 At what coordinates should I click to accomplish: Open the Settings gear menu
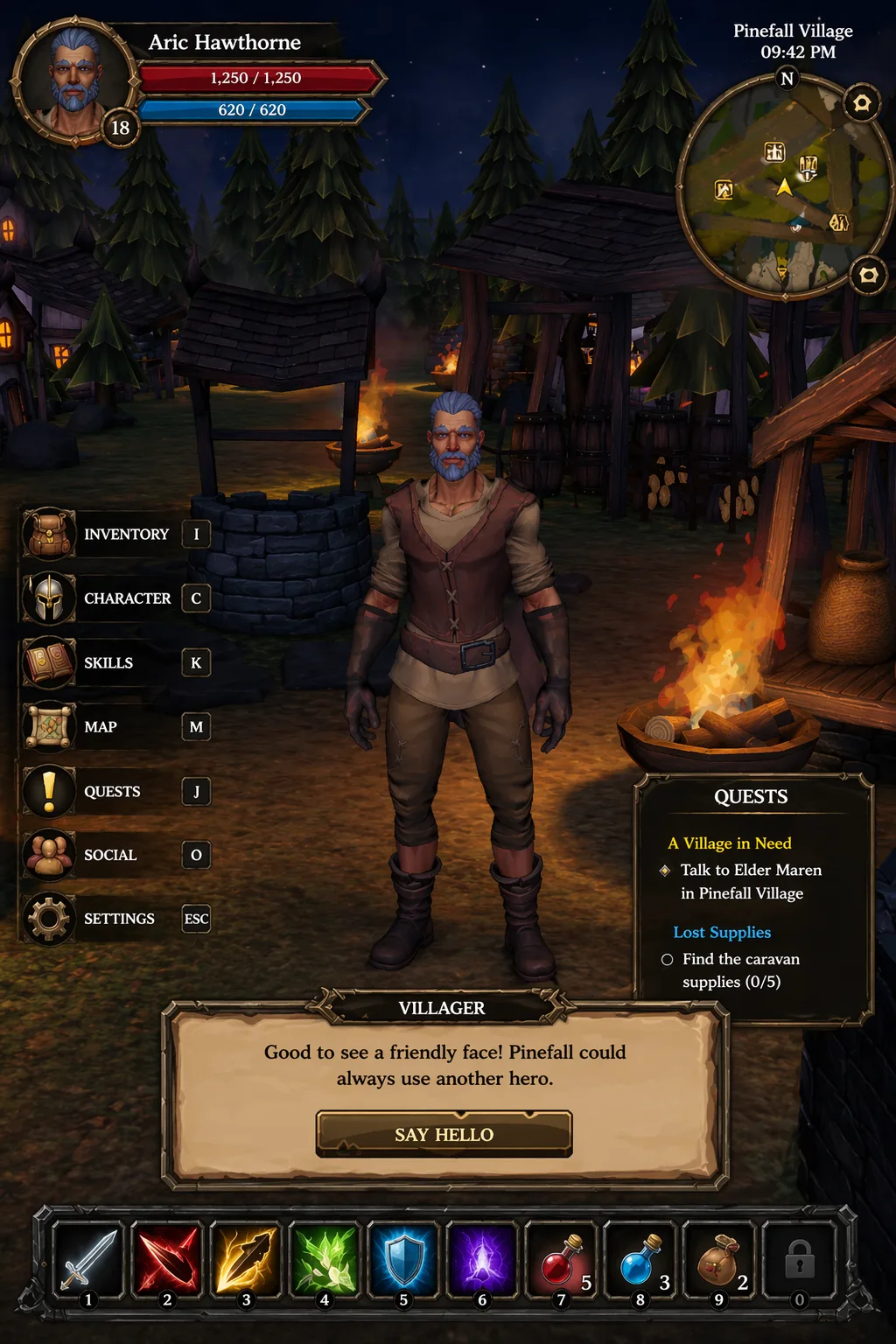(115, 919)
